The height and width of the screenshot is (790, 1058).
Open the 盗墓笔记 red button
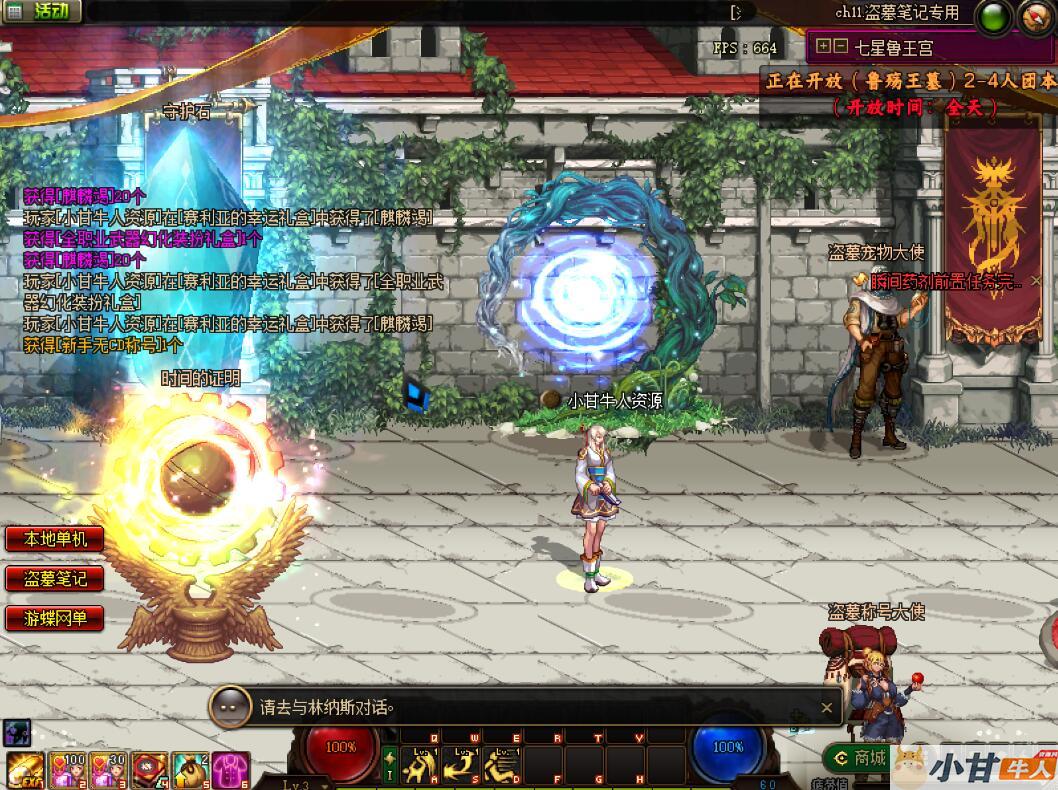[x=56, y=578]
